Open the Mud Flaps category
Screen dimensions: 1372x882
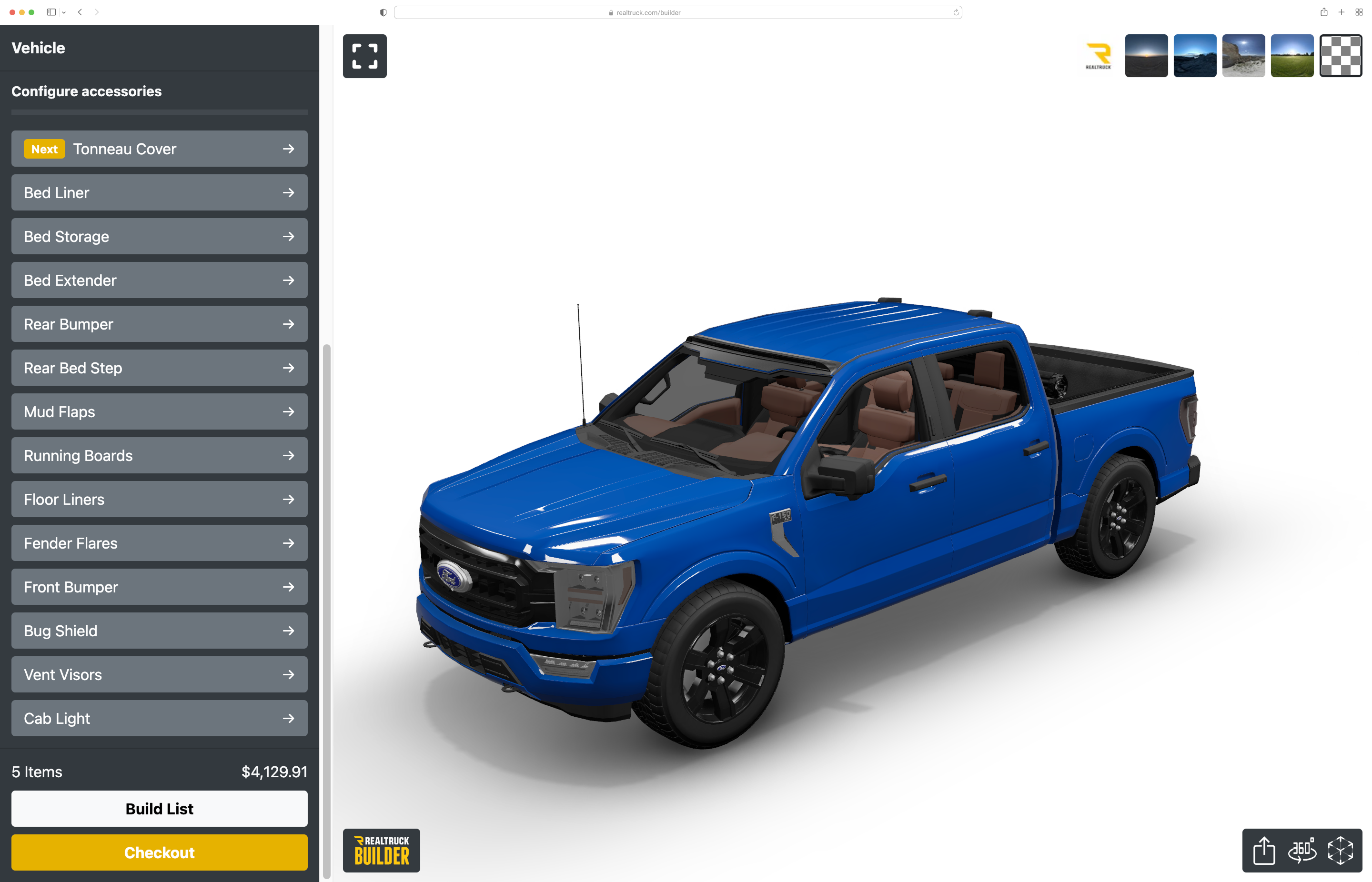click(x=159, y=412)
